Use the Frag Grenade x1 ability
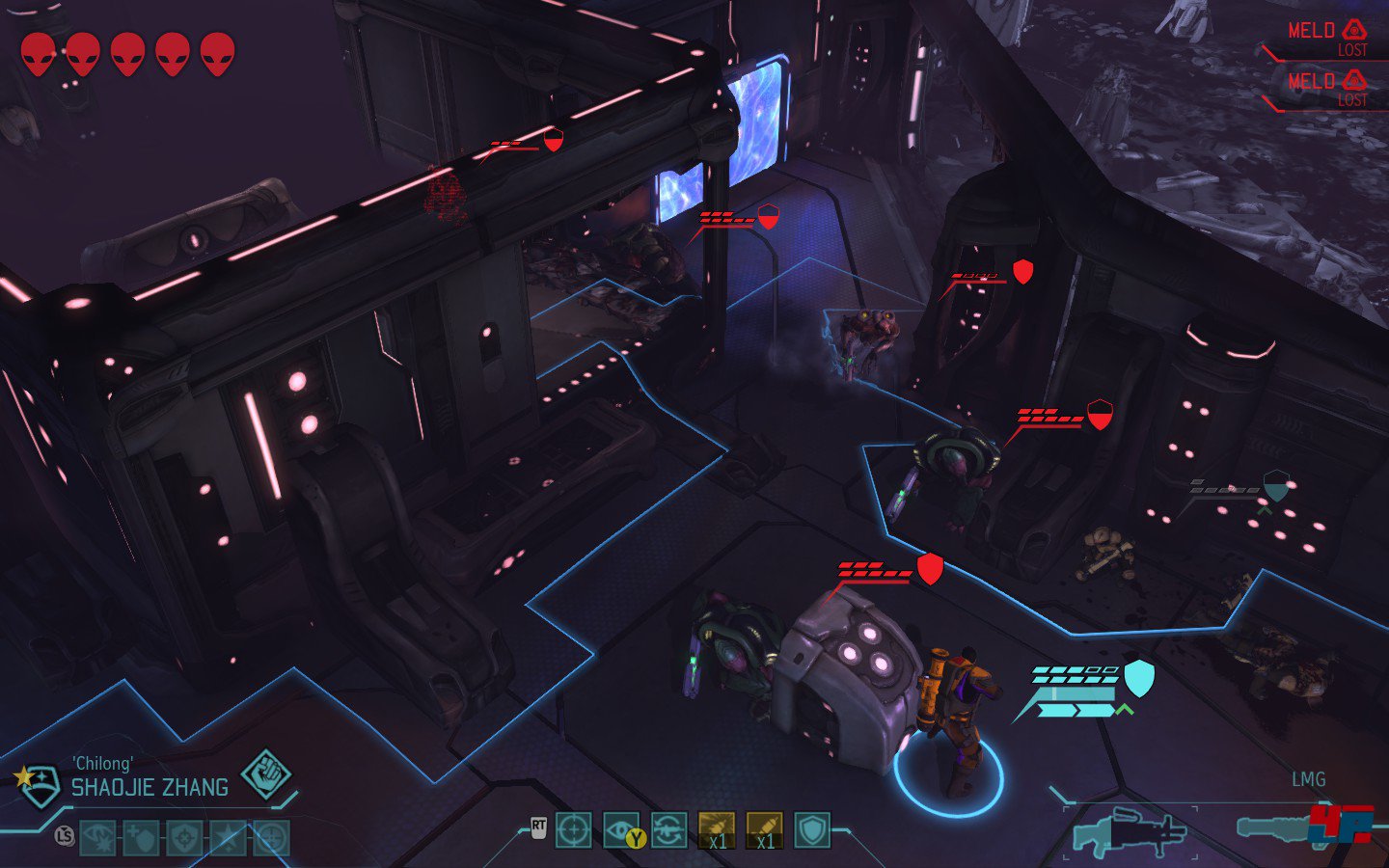The height and width of the screenshot is (868, 1389). click(717, 830)
